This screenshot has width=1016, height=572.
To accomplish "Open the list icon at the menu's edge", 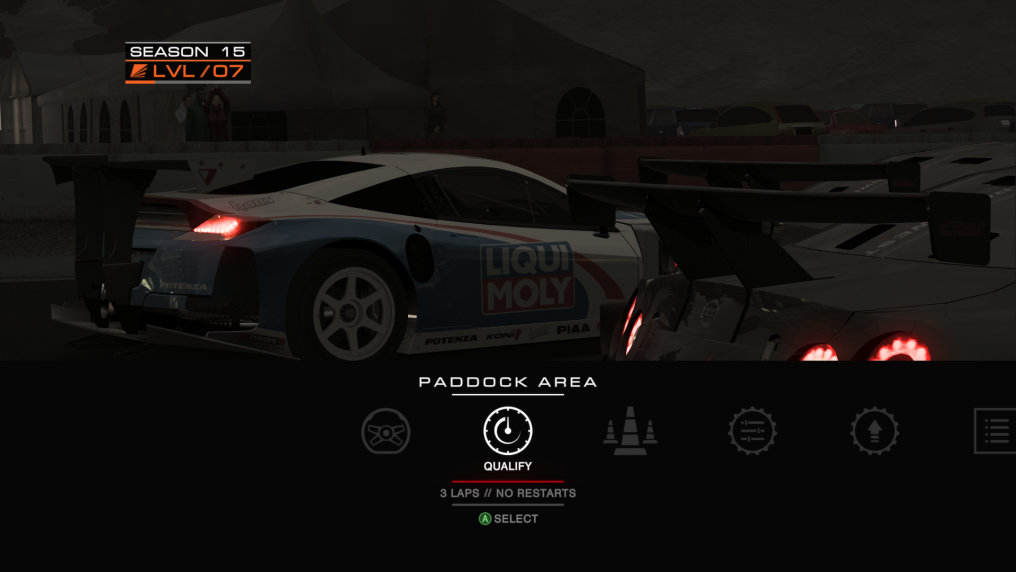I will (995, 431).
